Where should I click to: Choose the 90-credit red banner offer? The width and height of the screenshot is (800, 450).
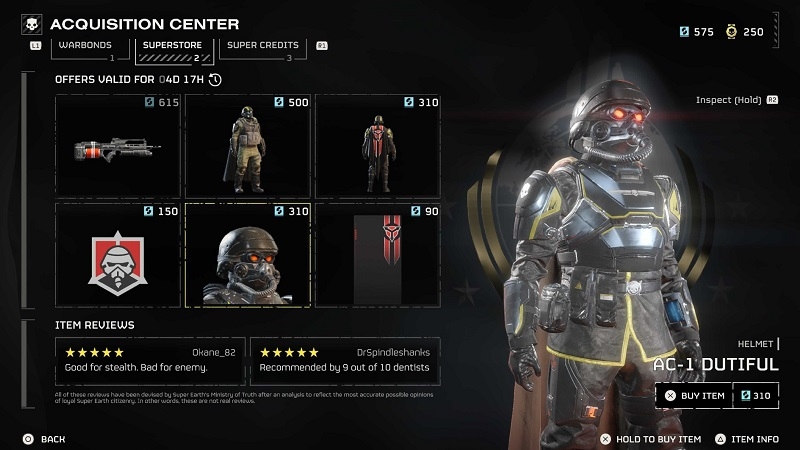tap(378, 254)
